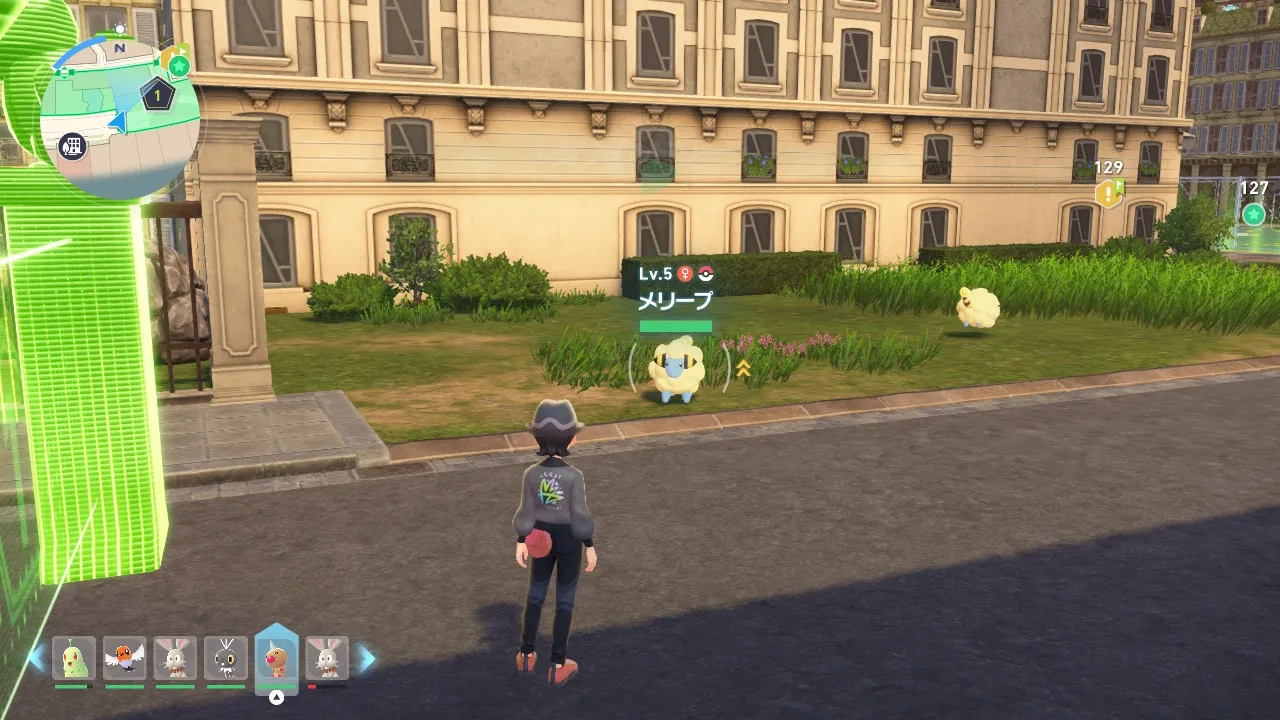1280x720 pixels.
Task: Click the yellow exclamation quest marker labeled 129
Action: click(x=1108, y=193)
